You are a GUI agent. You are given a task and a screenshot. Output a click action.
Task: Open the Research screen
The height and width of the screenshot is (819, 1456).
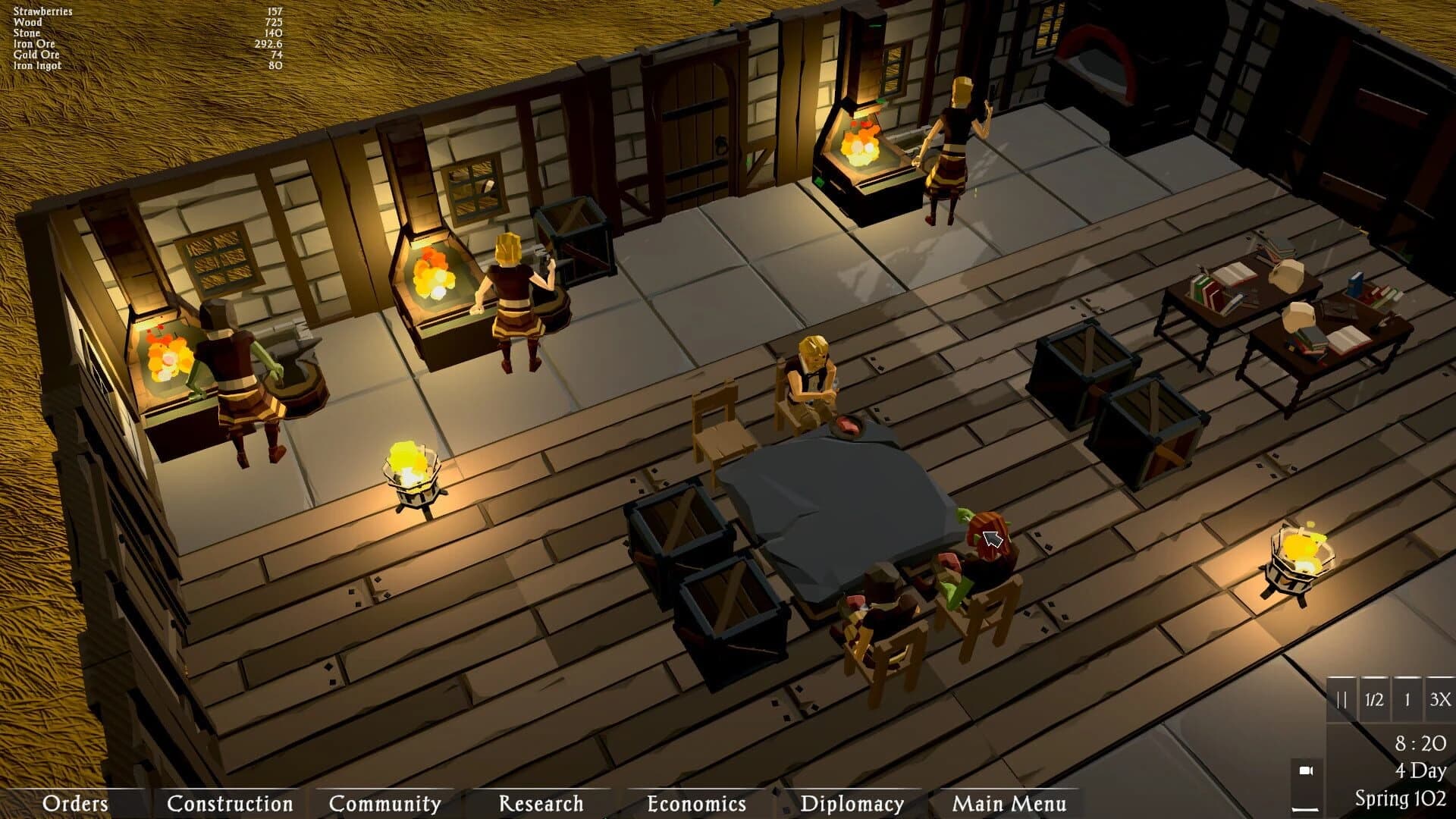click(540, 803)
